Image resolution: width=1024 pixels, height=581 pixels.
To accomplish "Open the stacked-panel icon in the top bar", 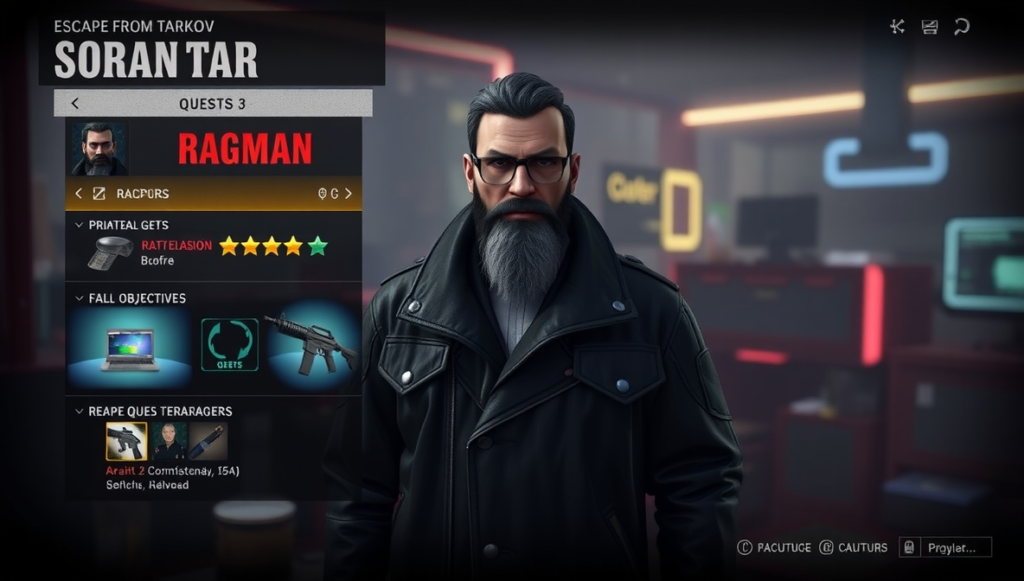I will 929,27.
